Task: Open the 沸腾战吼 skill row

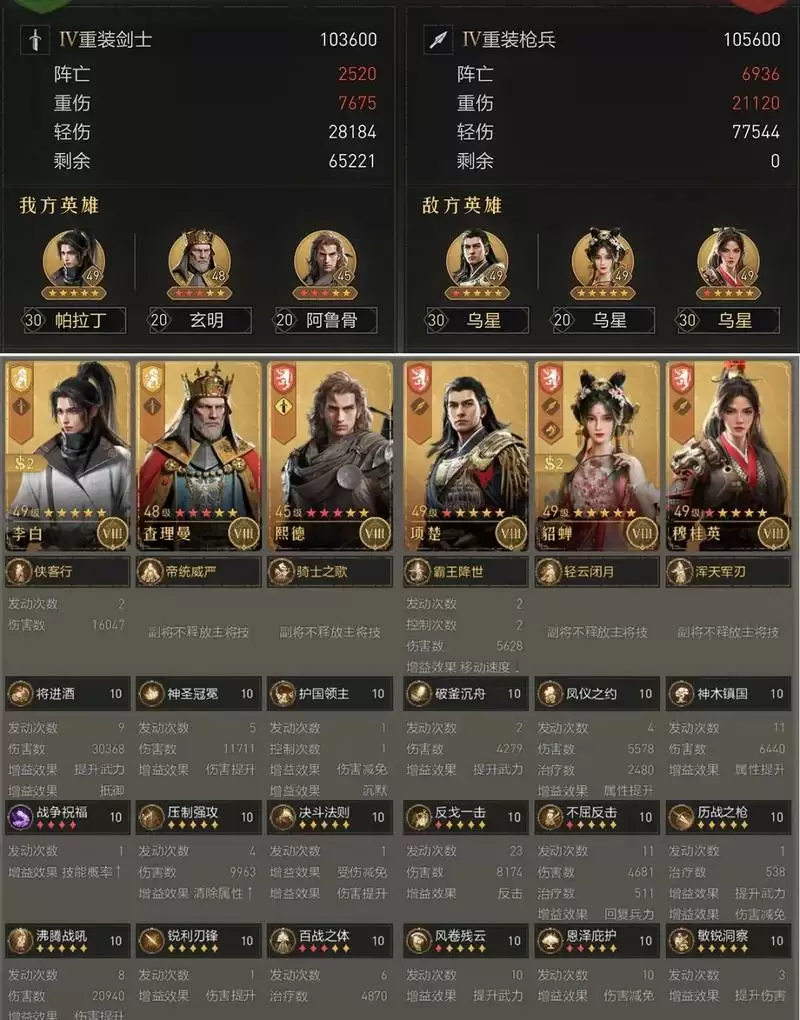Action: (x=68, y=940)
